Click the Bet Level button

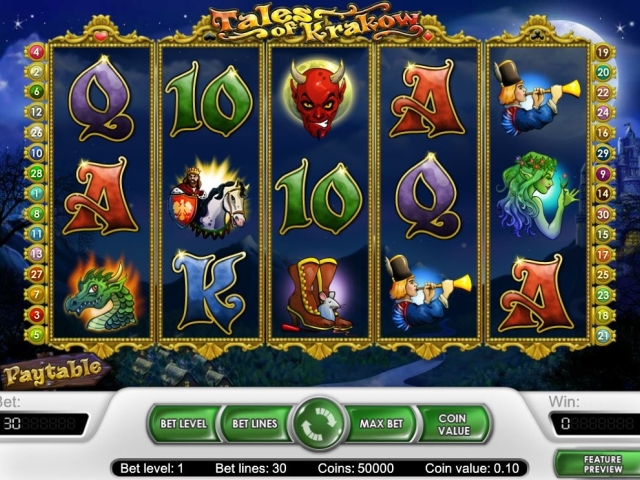(x=182, y=423)
